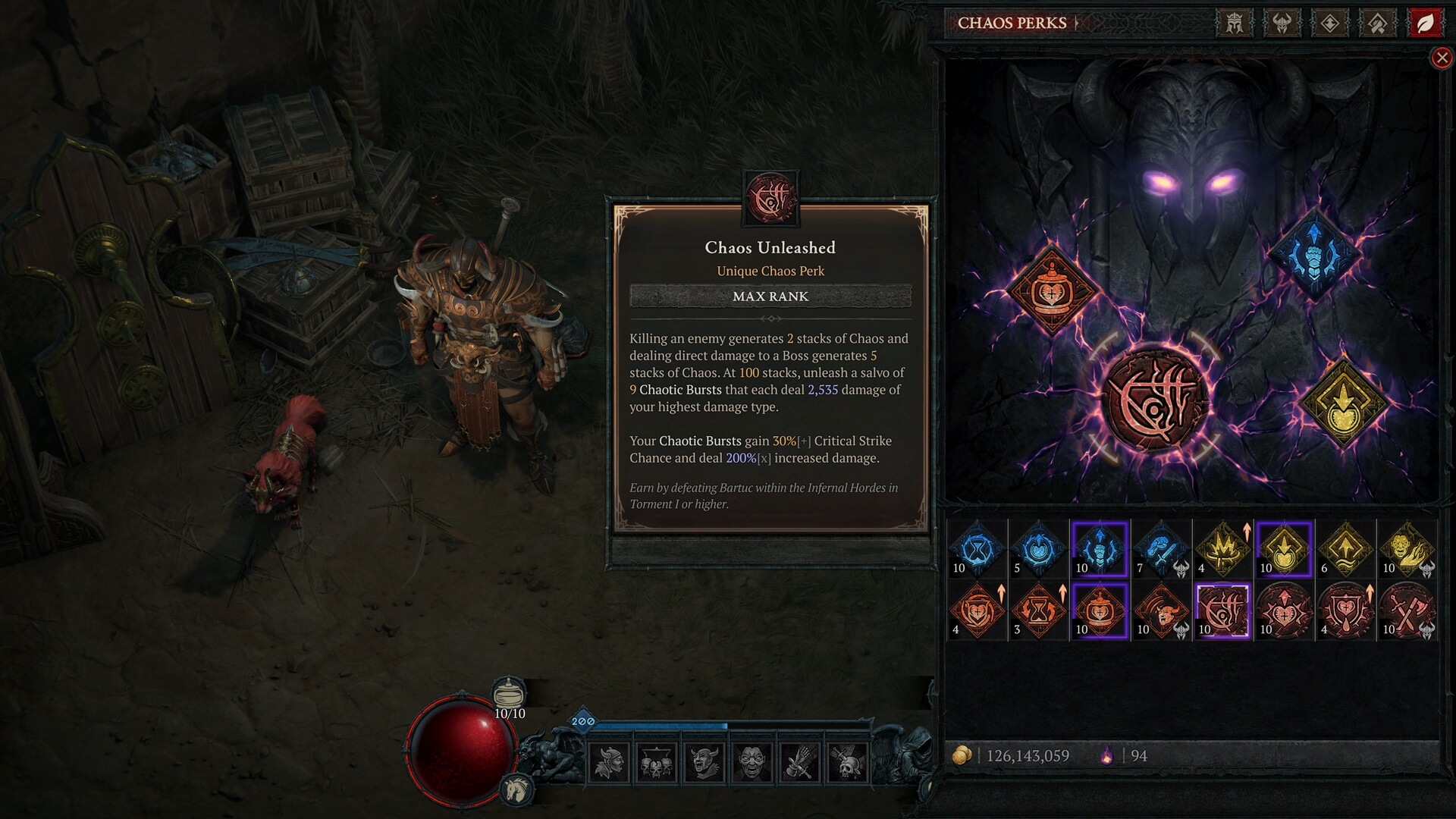Open the diamond-shaped perks category tab
This screenshot has width=1456, height=819.
point(1329,23)
